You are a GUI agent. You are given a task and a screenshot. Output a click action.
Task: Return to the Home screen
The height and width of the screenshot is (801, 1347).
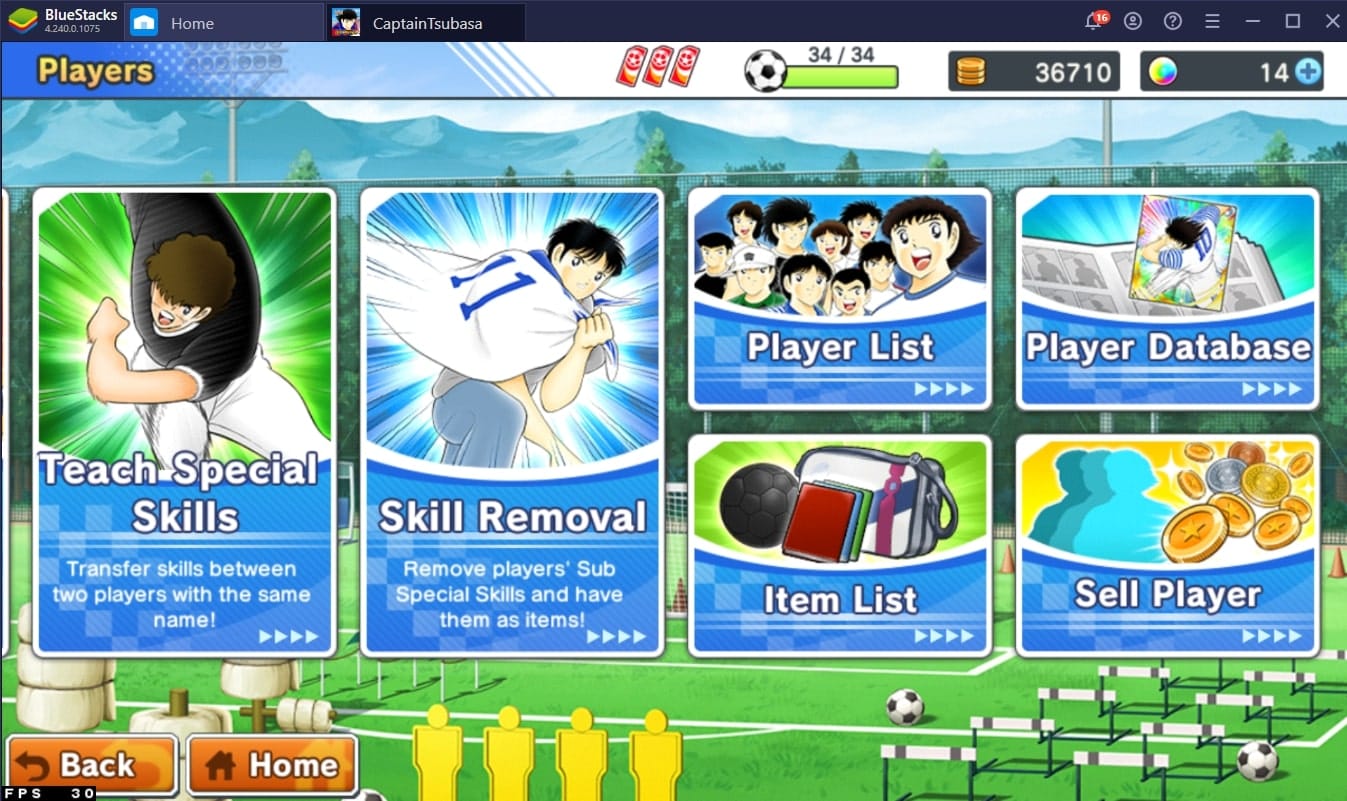[x=272, y=766]
